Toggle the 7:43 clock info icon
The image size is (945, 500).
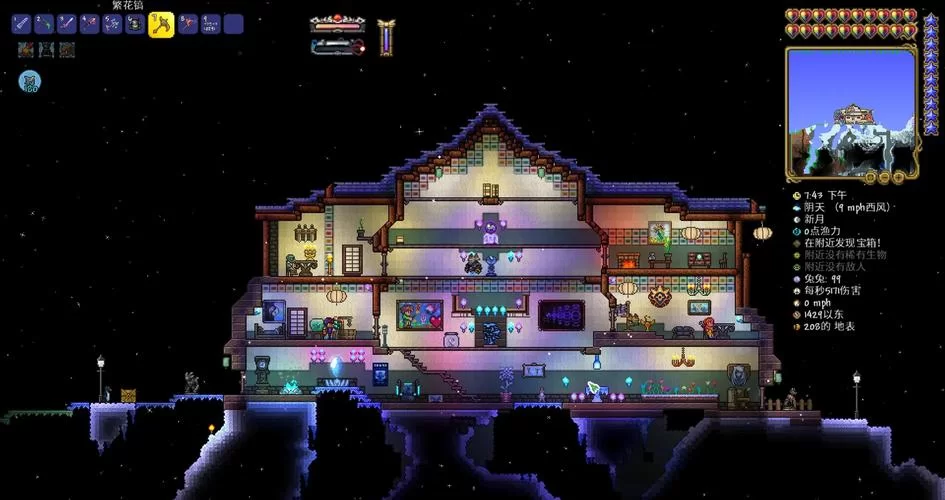click(x=797, y=195)
